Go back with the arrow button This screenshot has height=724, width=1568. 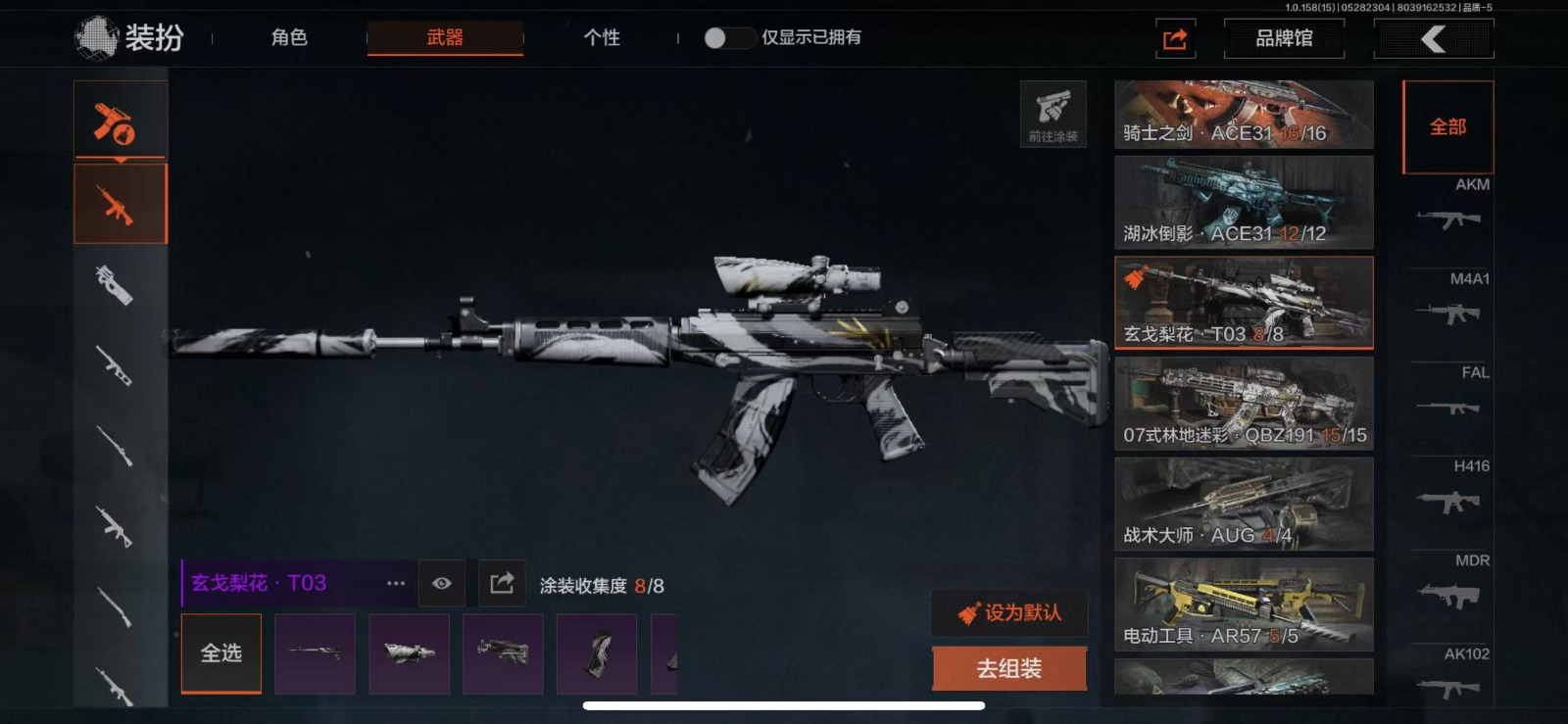[x=1434, y=39]
